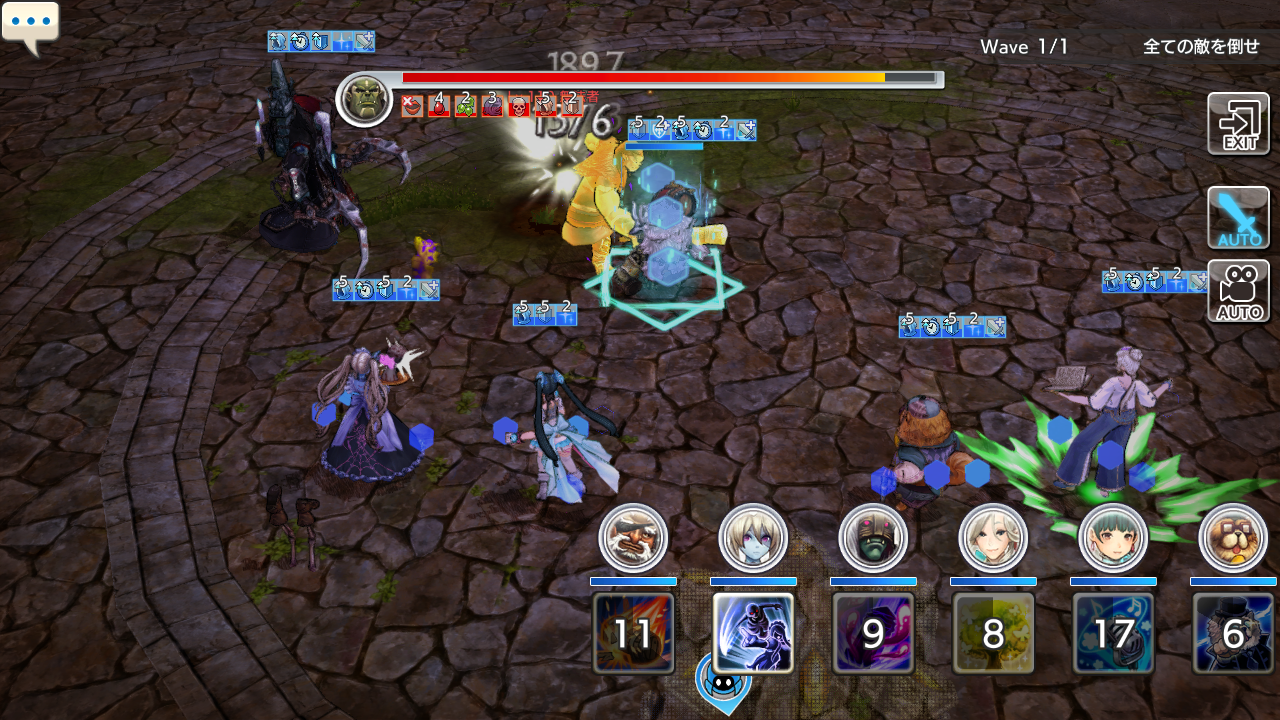The width and height of the screenshot is (1280, 720).
Task: Tap the top-hat dog skill on cooldown 6
Action: pos(1233,632)
